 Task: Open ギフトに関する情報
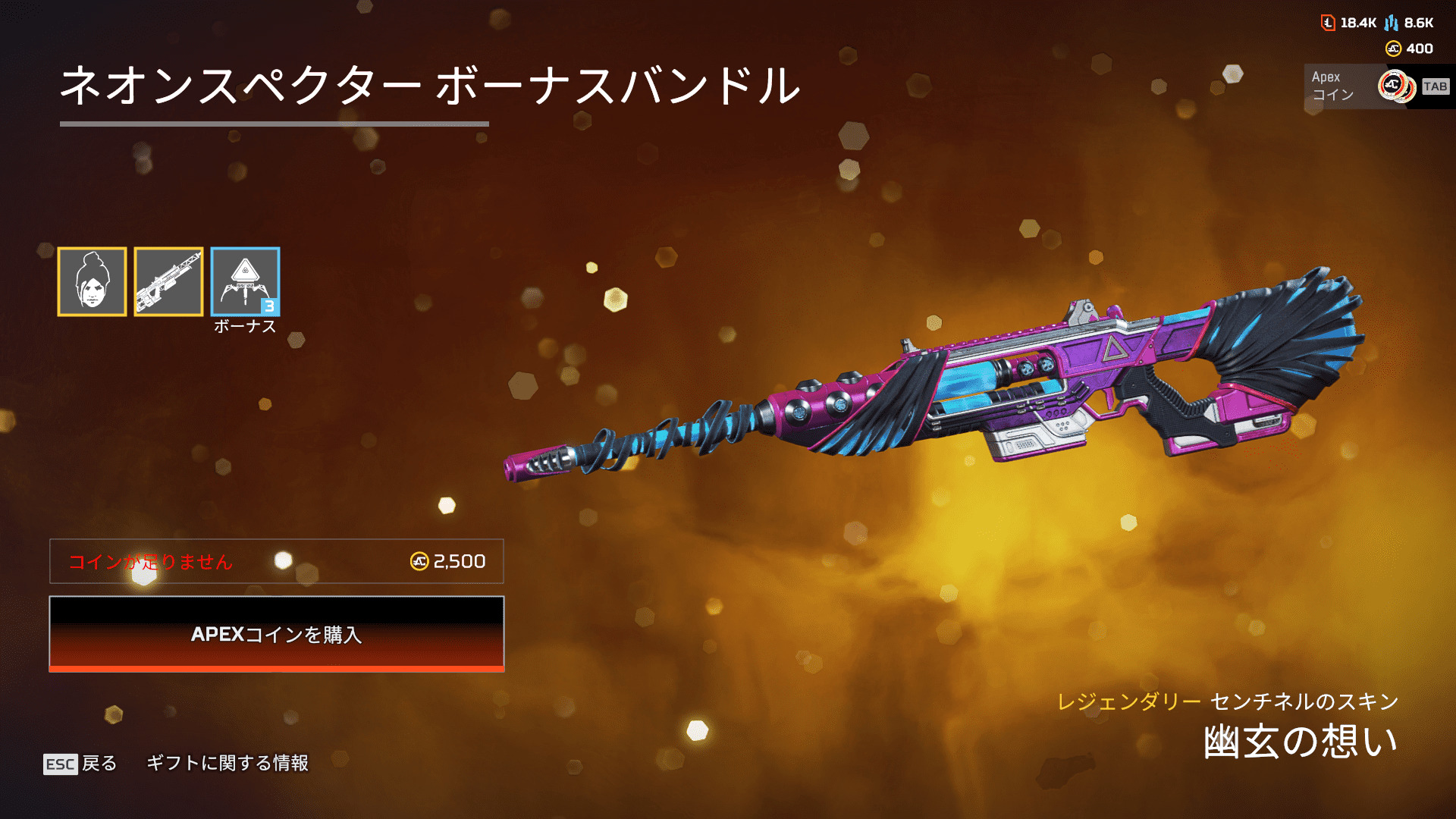(x=227, y=763)
